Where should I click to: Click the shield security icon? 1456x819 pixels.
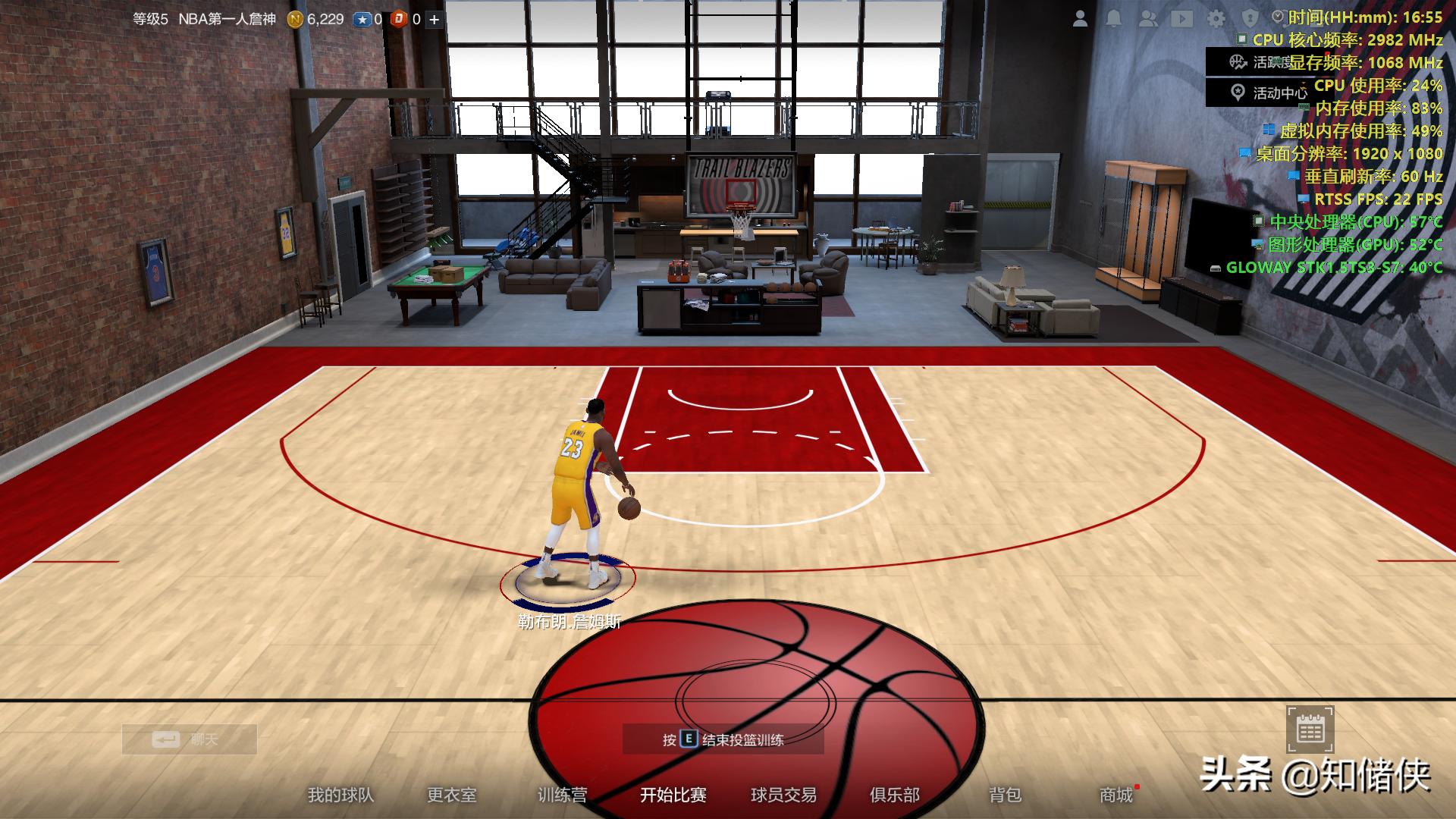pyautogui.click(x=1250, y=19)
